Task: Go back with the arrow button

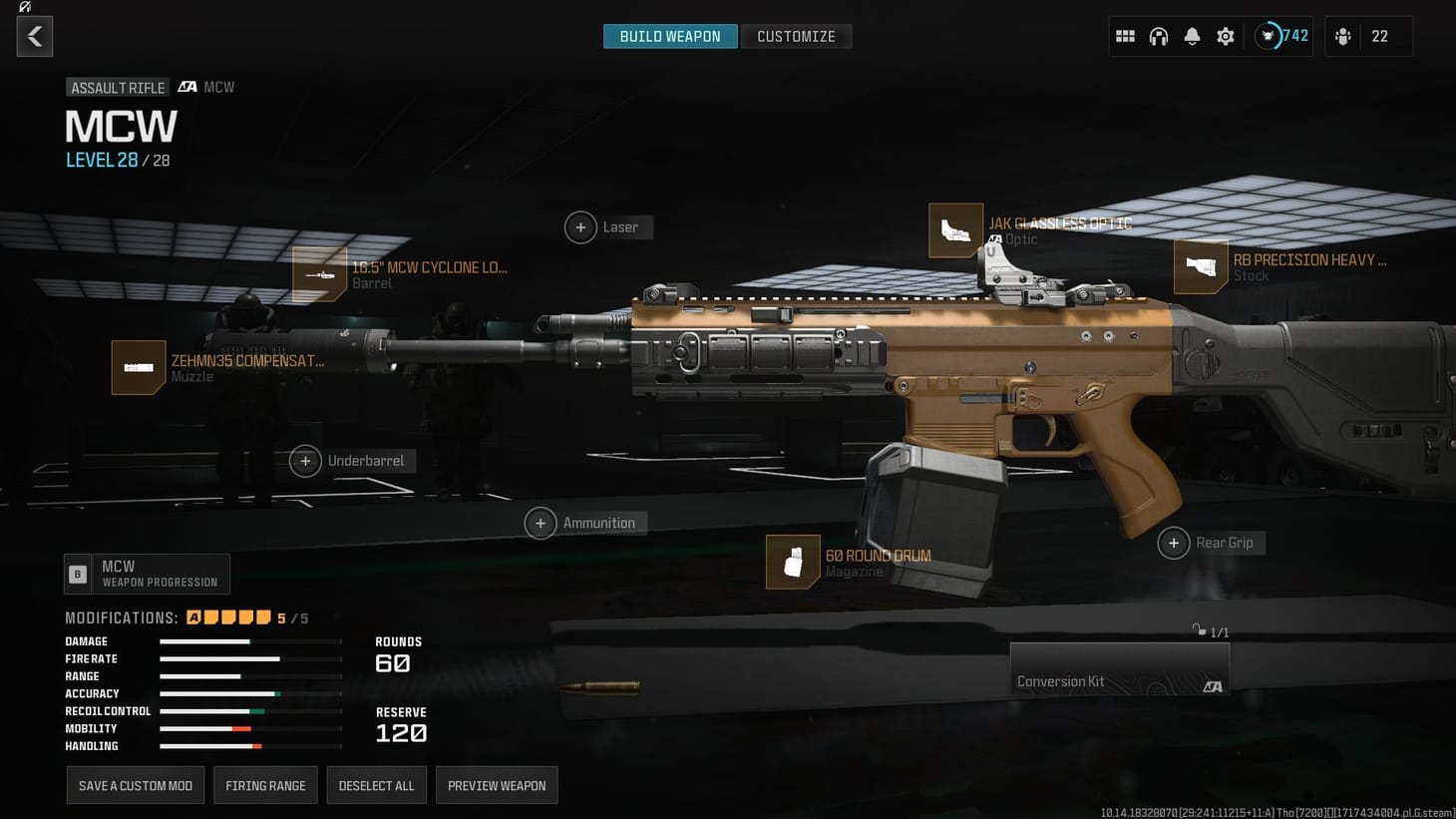Action: pos(35,36)
